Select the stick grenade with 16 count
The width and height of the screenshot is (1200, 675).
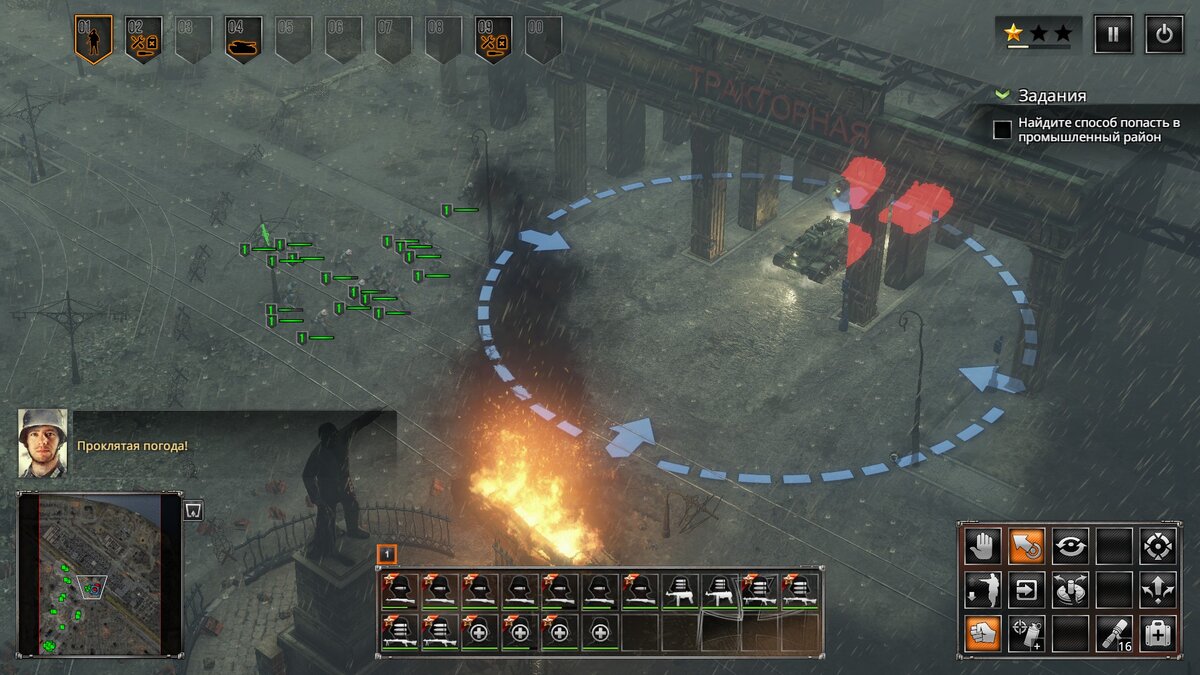tap(1114, 633)
